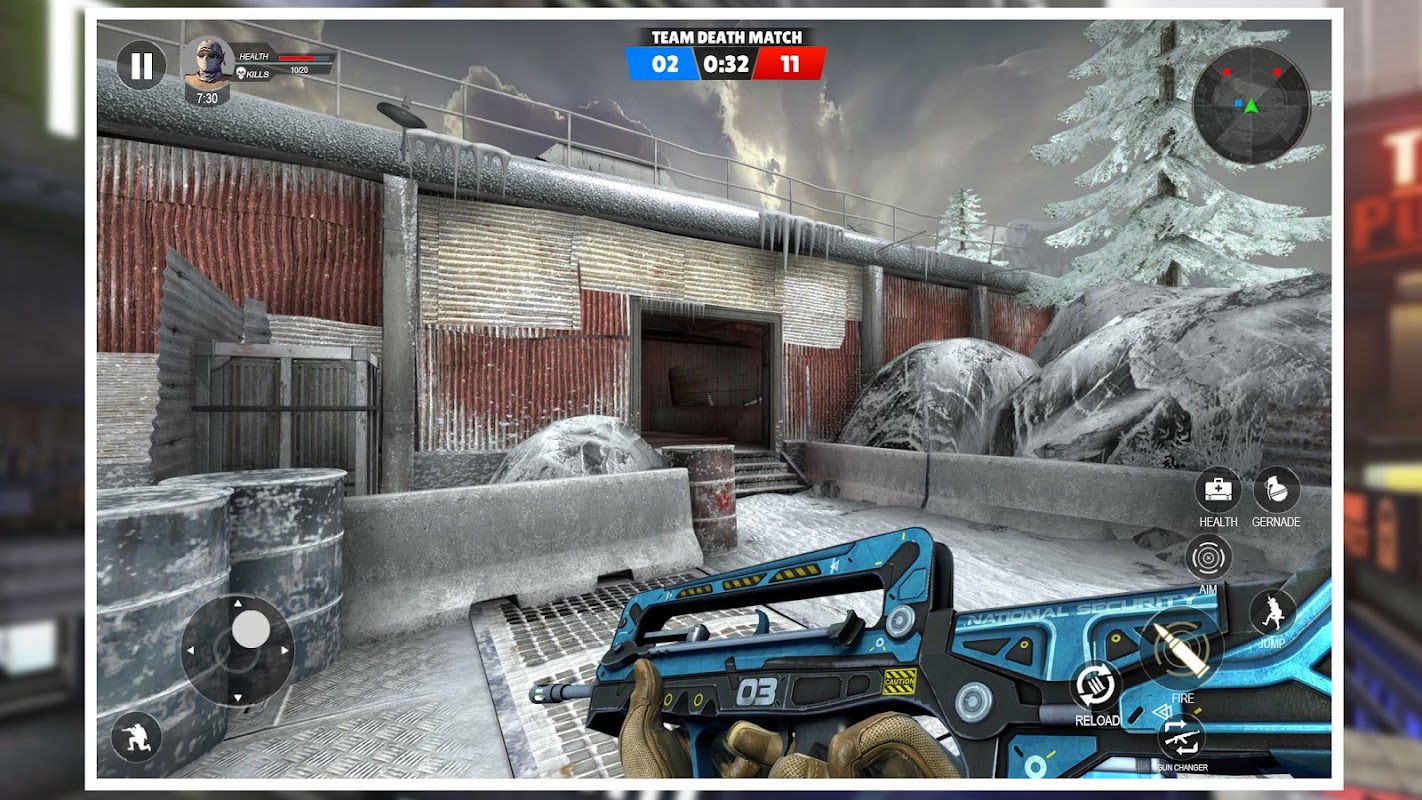Screen dimensions: 1422x800
Task: Click the circular radar minimap
Action: pos(1251,105)
